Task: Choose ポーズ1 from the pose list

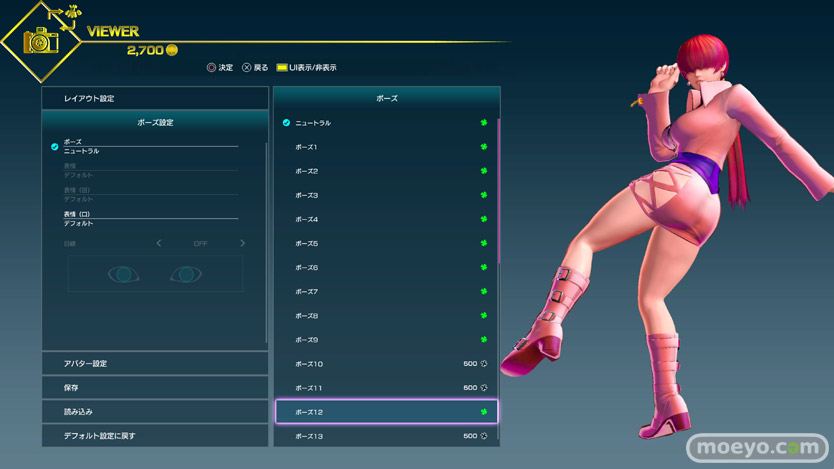Action: coord(386,147)
